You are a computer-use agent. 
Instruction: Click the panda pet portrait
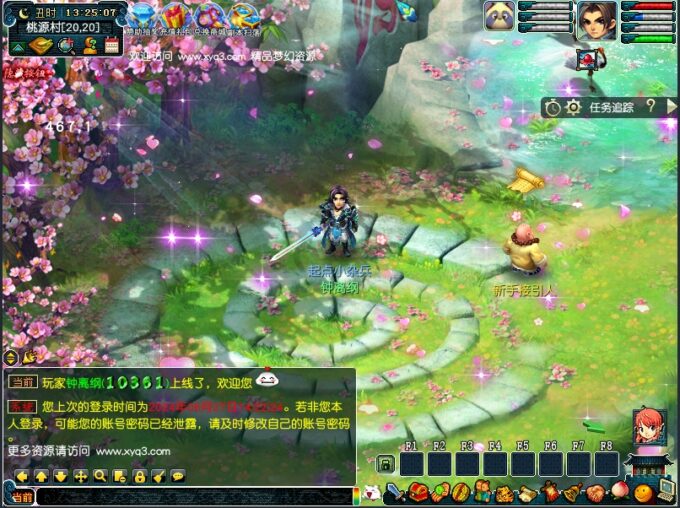click(x=499, y=16)
